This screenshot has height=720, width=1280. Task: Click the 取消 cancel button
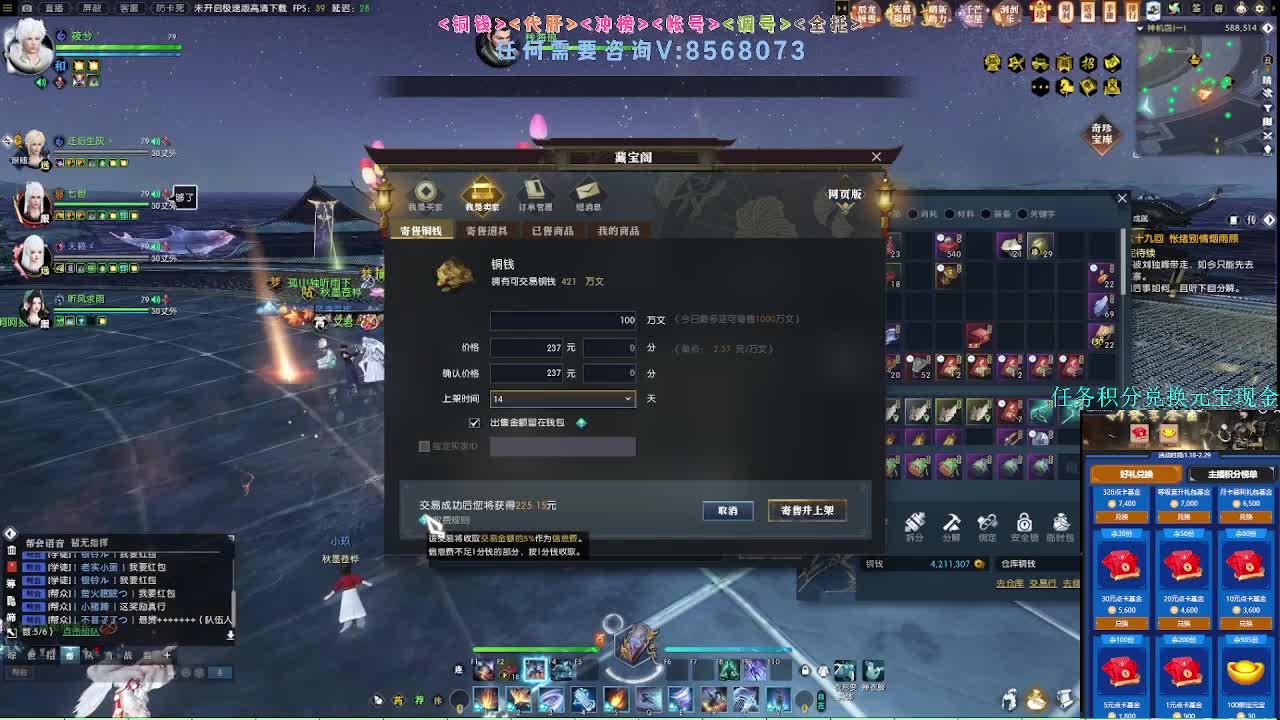pos(728,510)
